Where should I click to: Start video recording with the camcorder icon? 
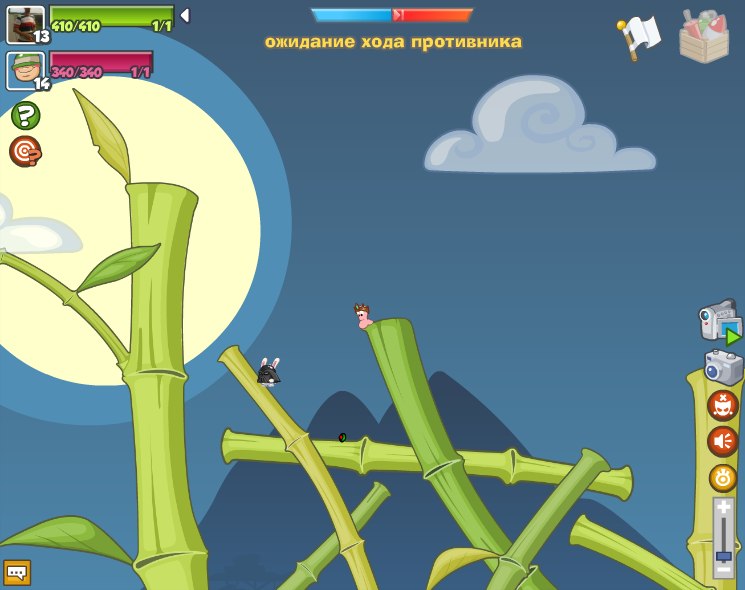719,324
